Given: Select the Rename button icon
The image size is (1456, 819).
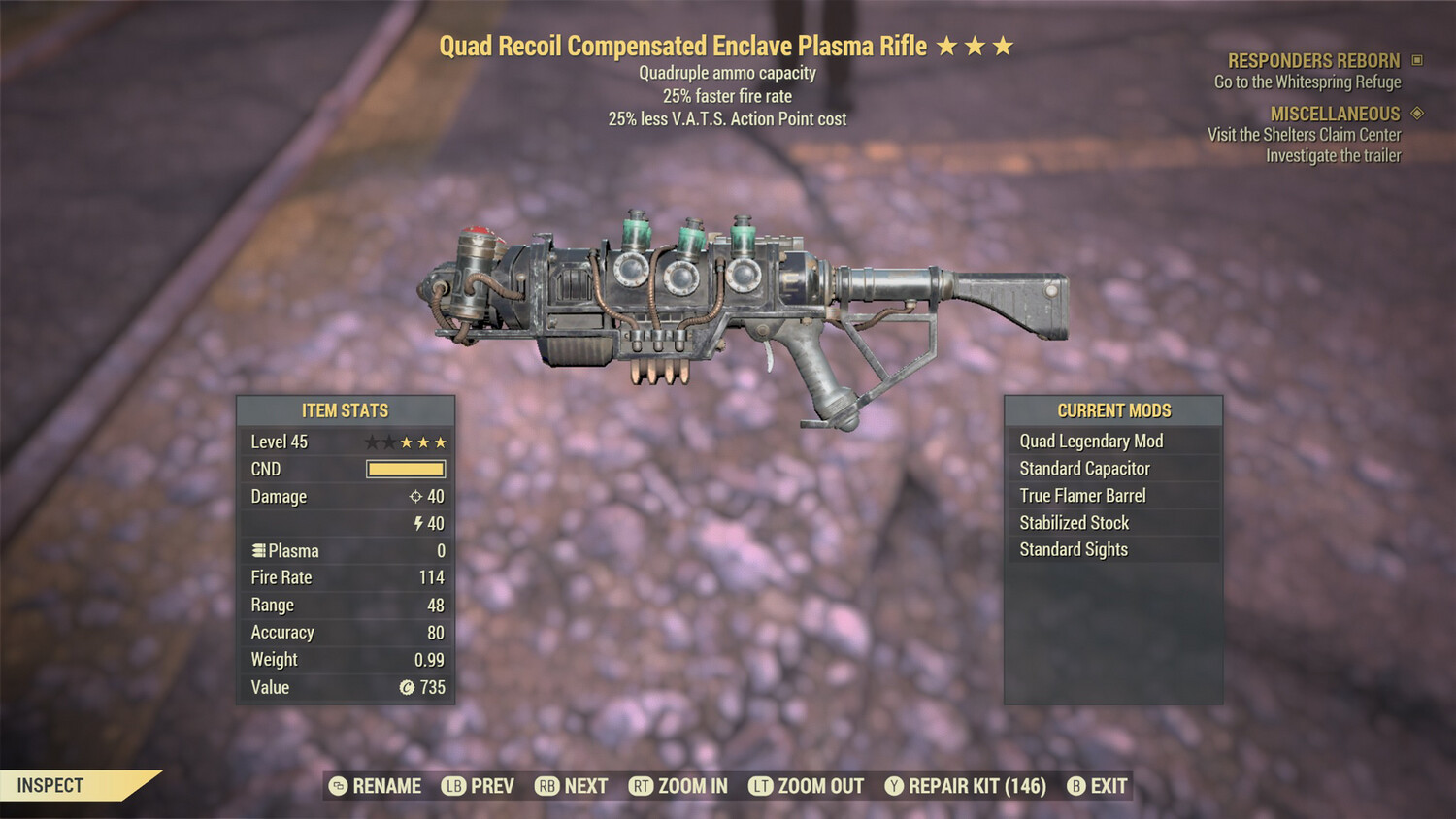Looking at the screenshot, I should [337, 786].
